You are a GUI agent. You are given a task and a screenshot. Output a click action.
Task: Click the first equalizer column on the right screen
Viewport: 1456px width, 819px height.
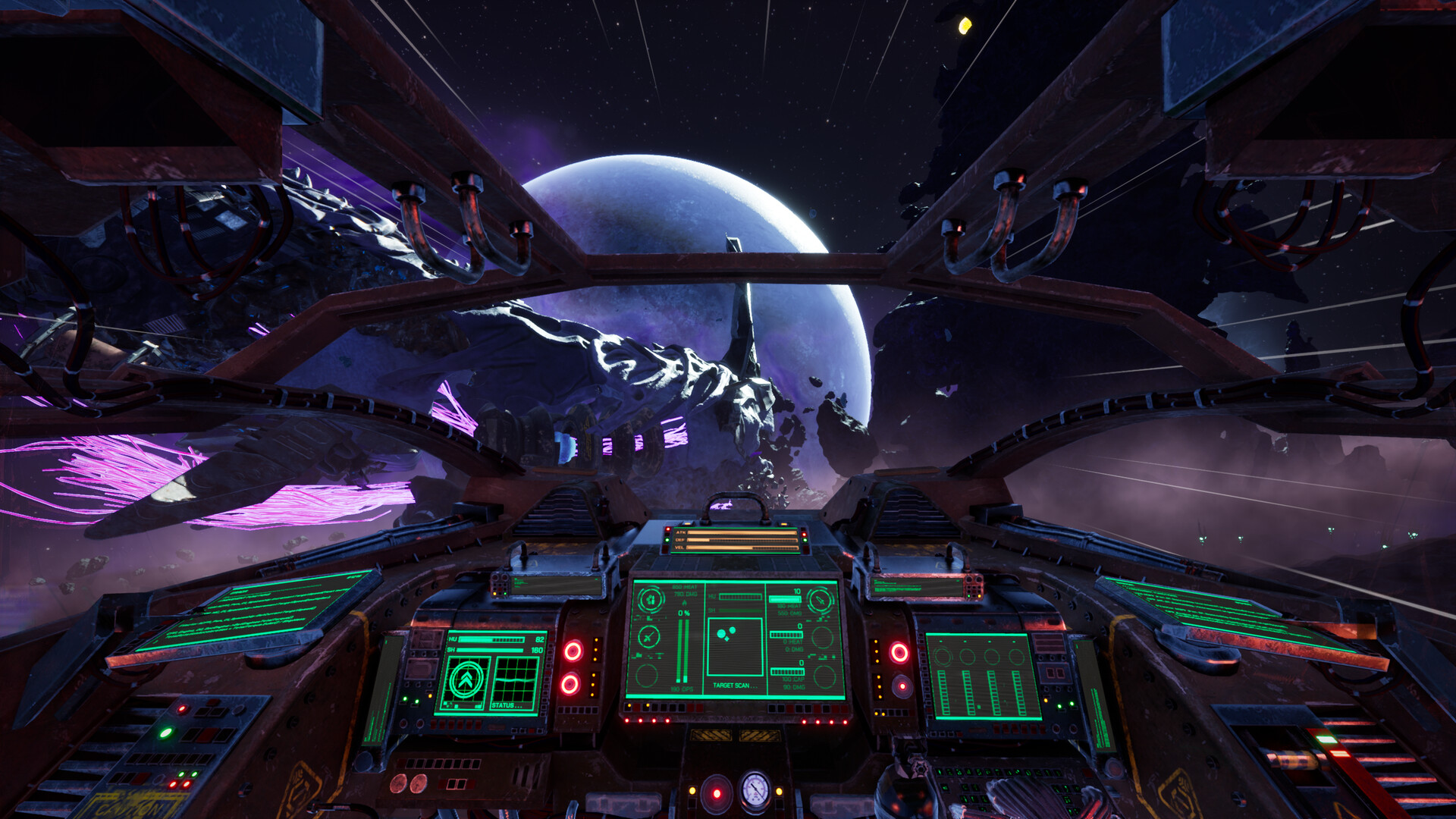[x=943, y=692]
